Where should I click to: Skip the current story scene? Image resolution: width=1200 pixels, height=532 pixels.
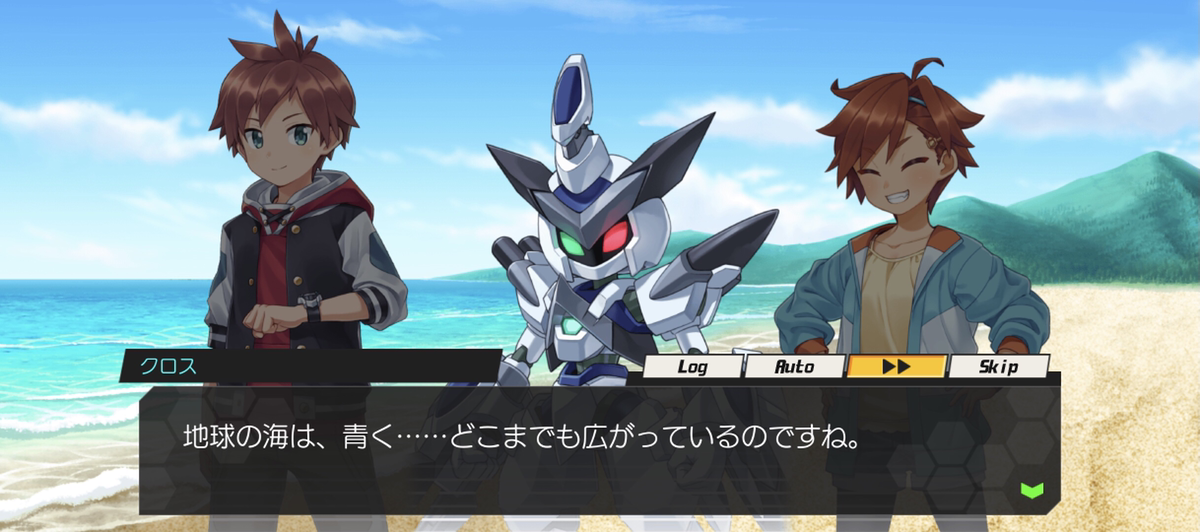pyautogui.click(x=997, y=366)
